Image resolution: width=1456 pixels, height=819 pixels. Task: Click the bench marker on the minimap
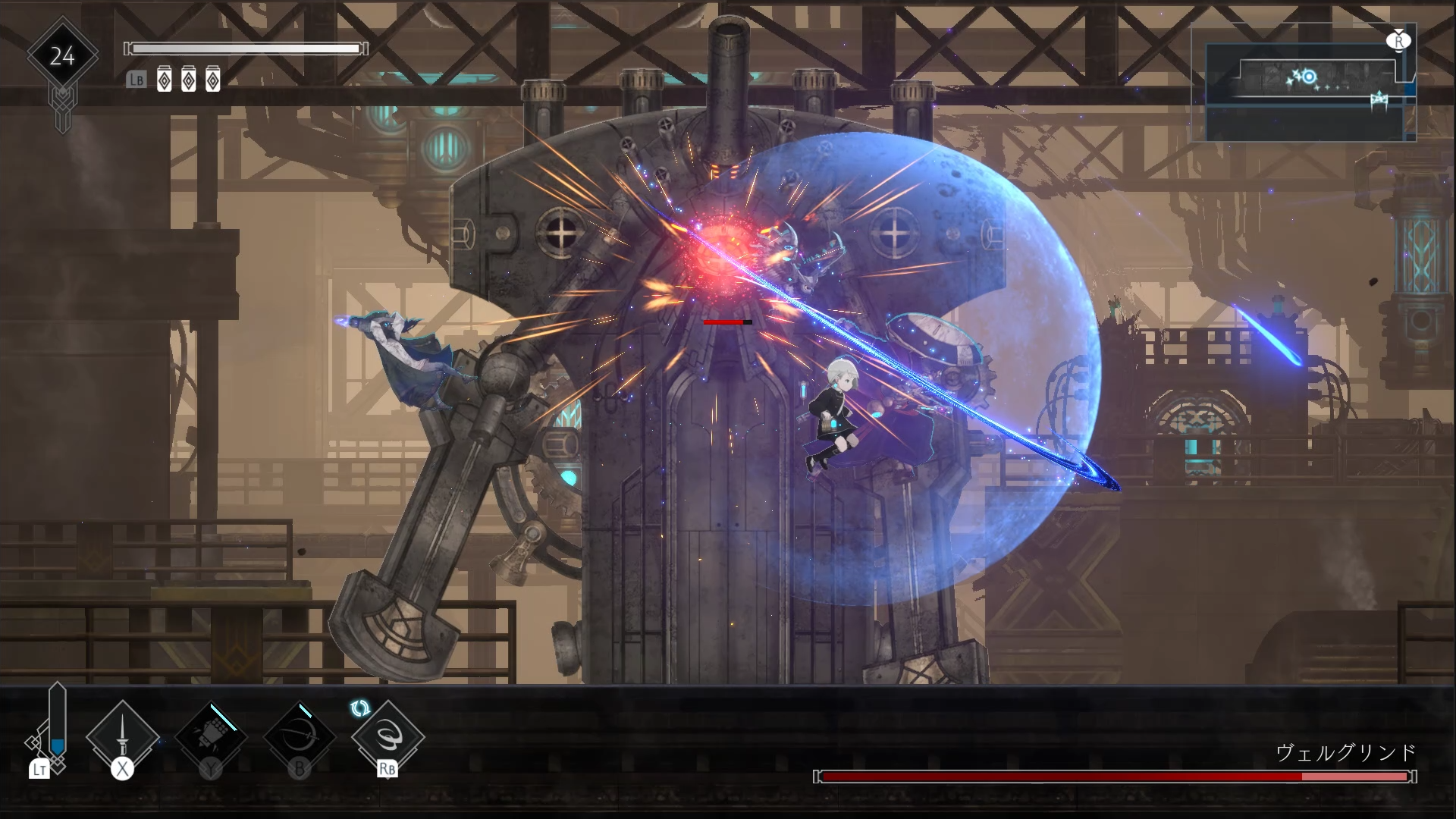click(1379, 100)
